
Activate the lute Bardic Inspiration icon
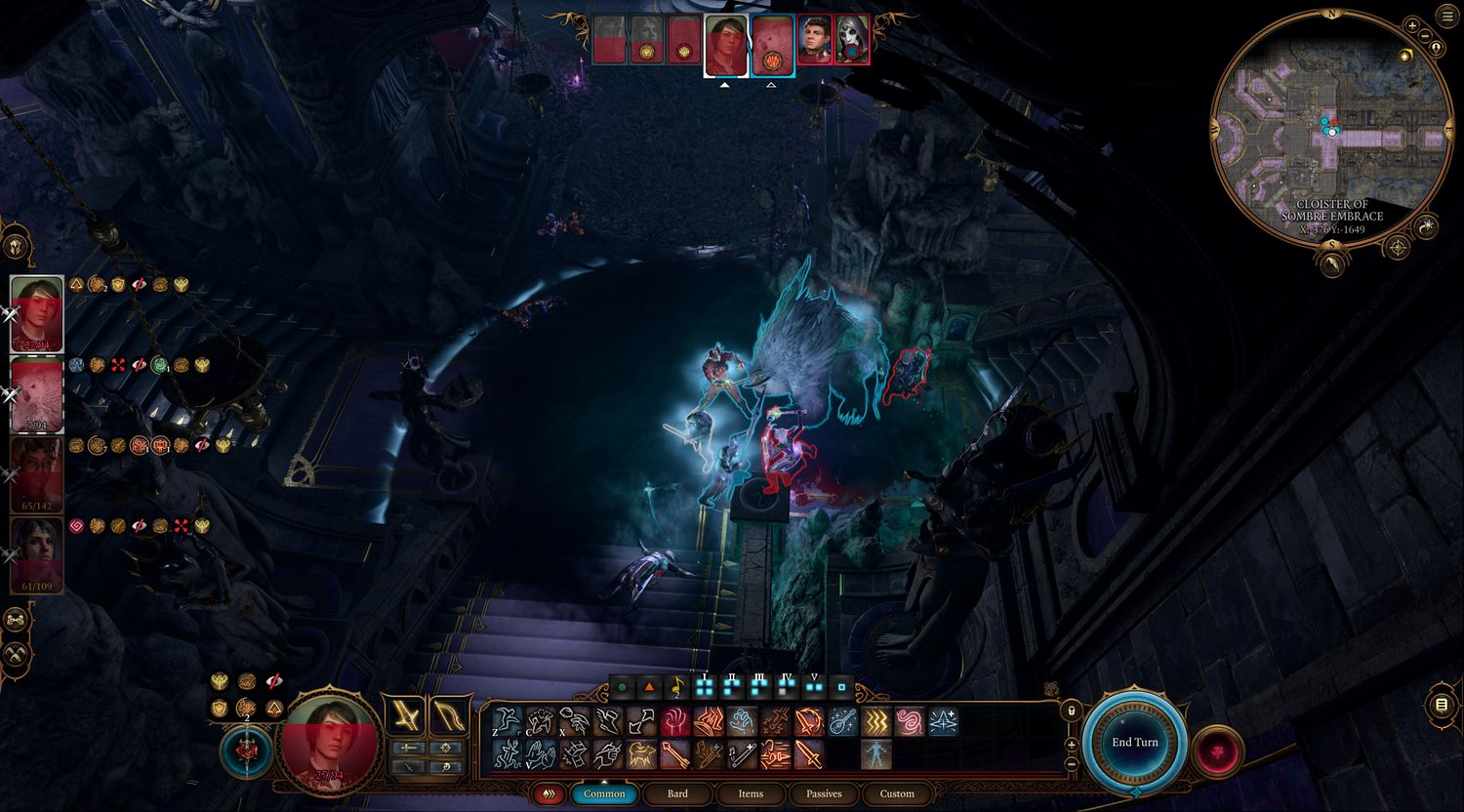pyautogui.click(x=842, y=721)
